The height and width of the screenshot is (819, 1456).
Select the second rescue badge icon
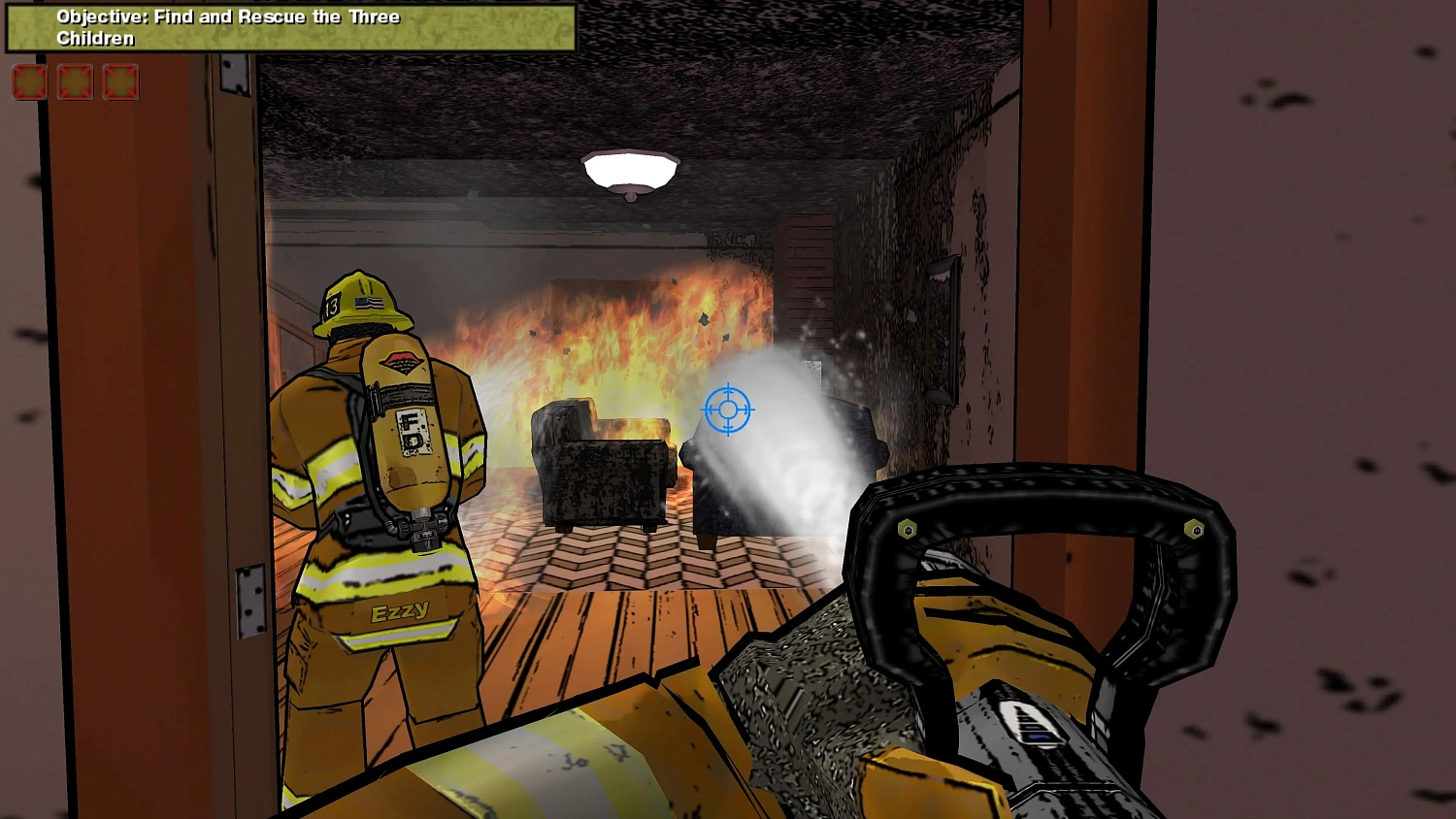click(75, 82)
